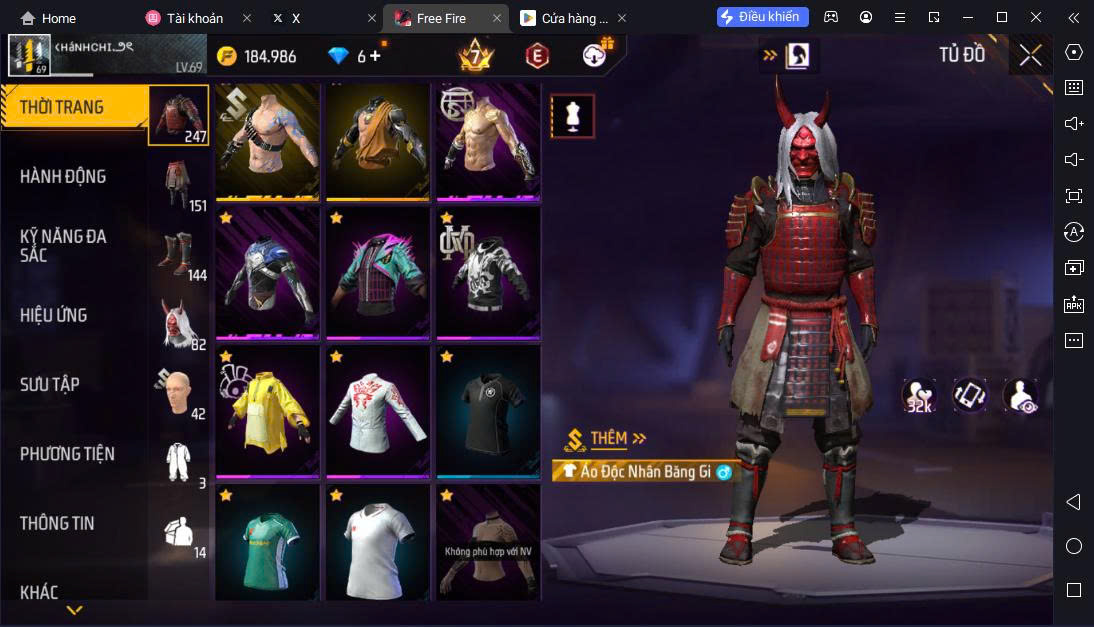Viewport: 1094px width, 627px height.
Task: Select the red armor top subcategory
Action: click(x=180, y=115)
